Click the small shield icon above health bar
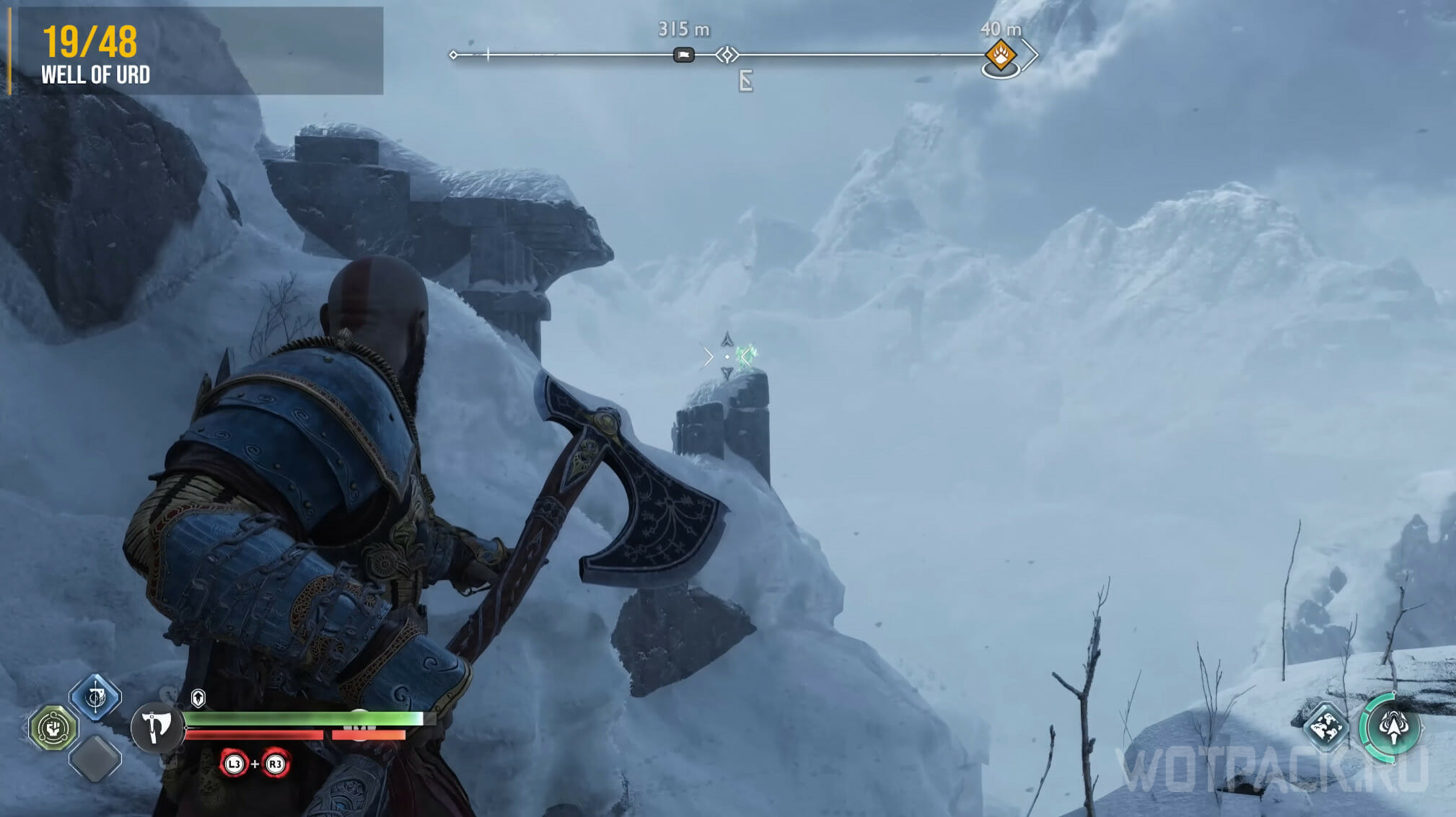This screenshot has height=817, width=1456. (198, 698)
